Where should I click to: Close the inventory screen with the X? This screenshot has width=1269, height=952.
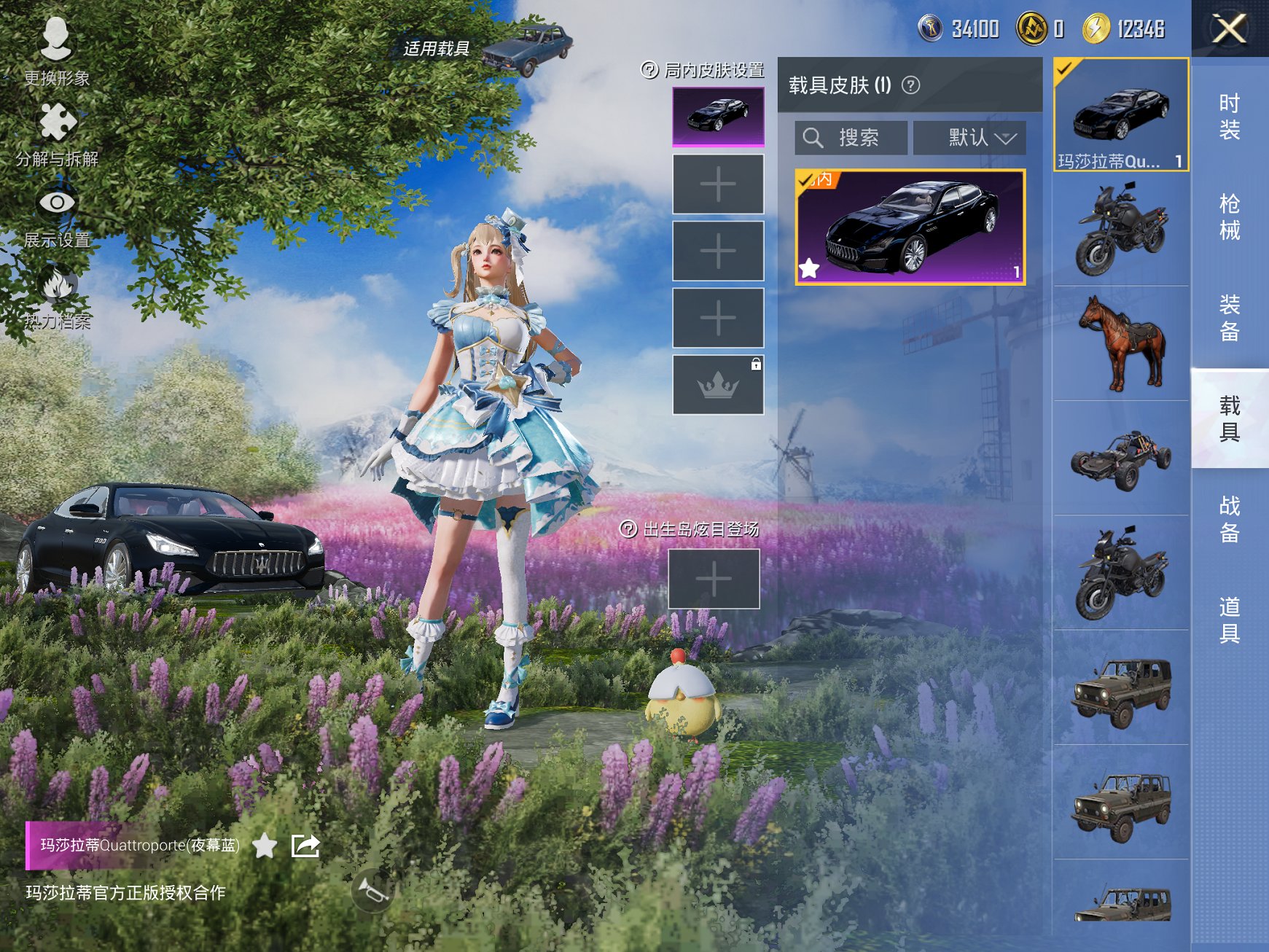[1229, 29]
